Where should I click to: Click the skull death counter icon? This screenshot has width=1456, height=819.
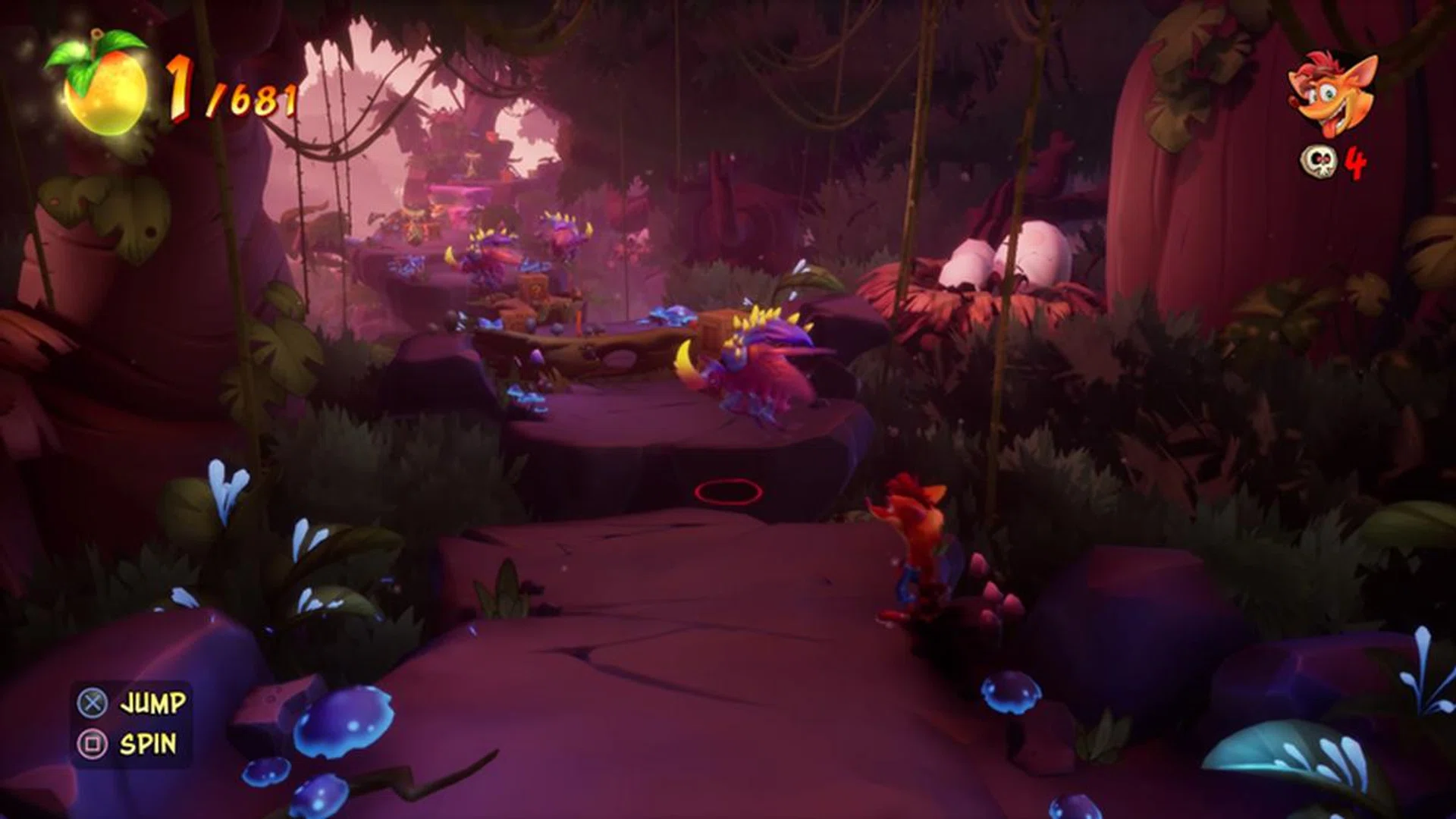point(1317,162)
